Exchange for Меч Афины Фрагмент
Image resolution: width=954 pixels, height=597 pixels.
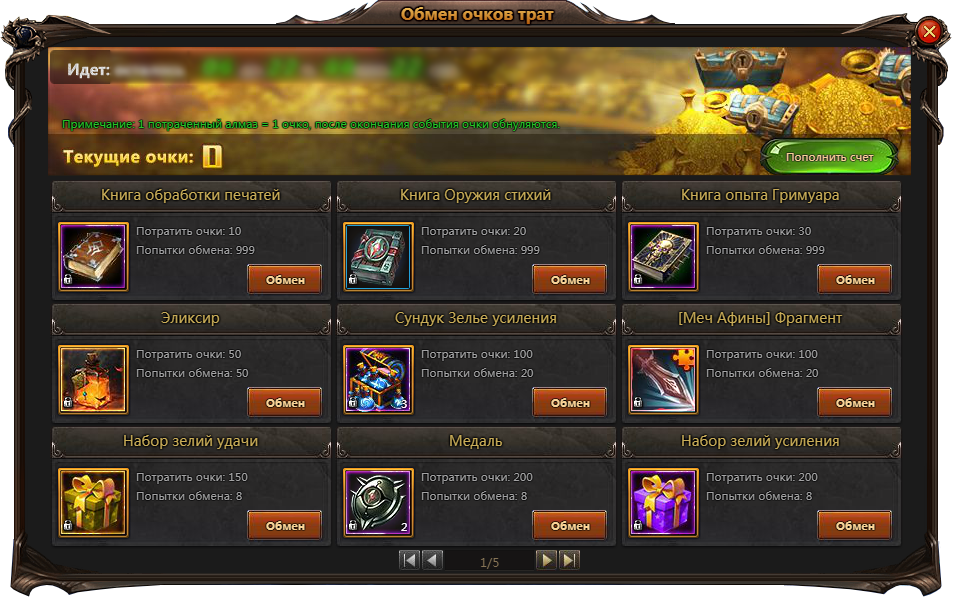(854, 402)
